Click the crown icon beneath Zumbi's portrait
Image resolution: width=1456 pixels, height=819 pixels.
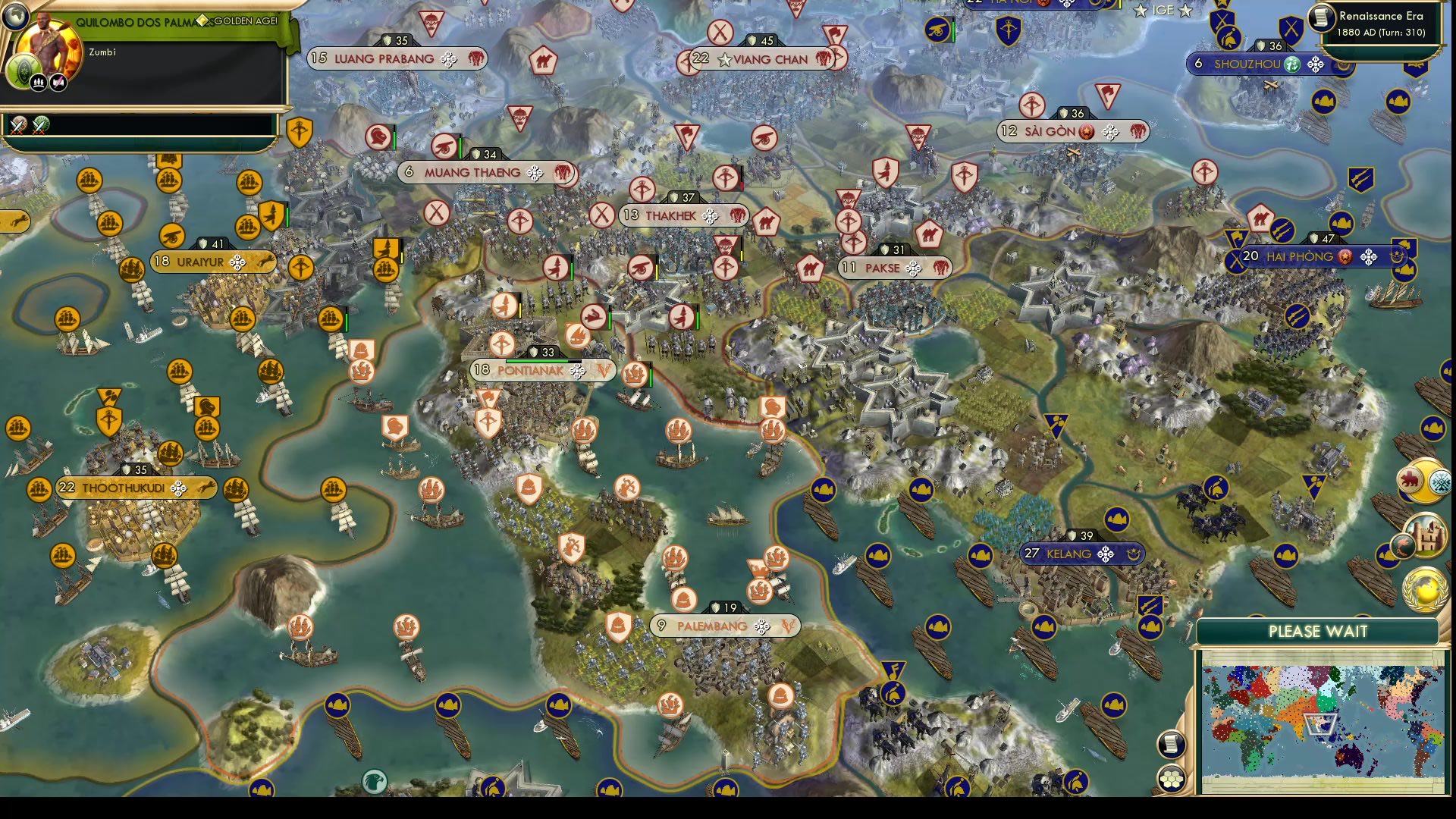(38, 83)
